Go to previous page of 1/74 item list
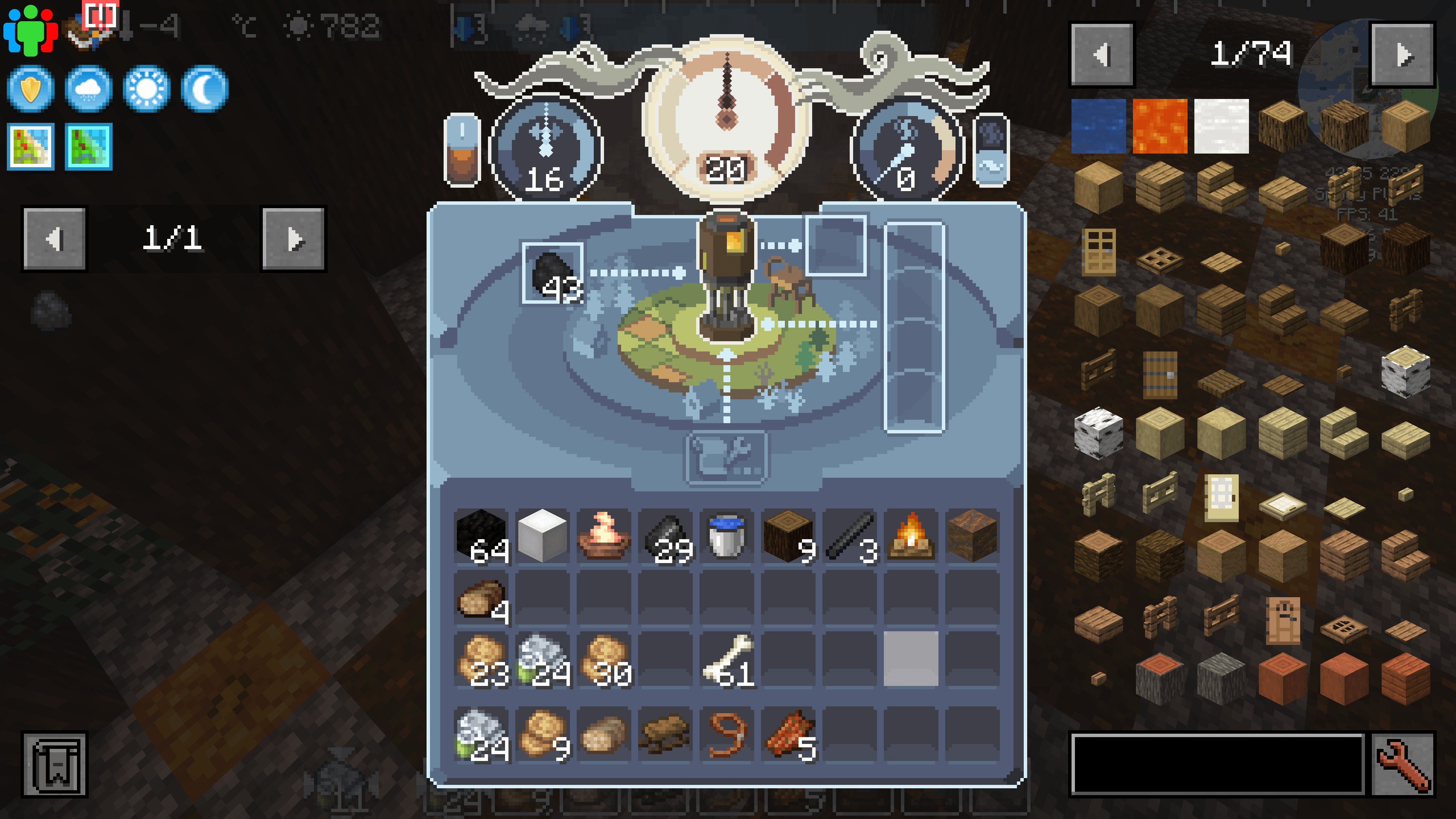Screen dimensions: 1456x819 [1101, 55]
